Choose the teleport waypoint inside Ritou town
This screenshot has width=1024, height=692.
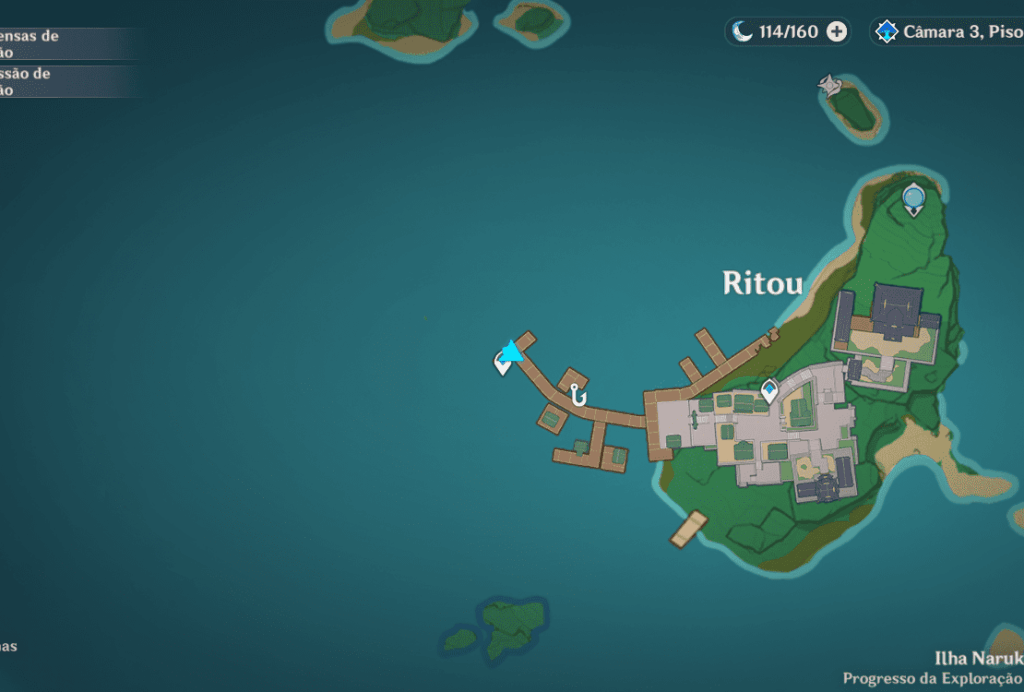click(769, 391)
